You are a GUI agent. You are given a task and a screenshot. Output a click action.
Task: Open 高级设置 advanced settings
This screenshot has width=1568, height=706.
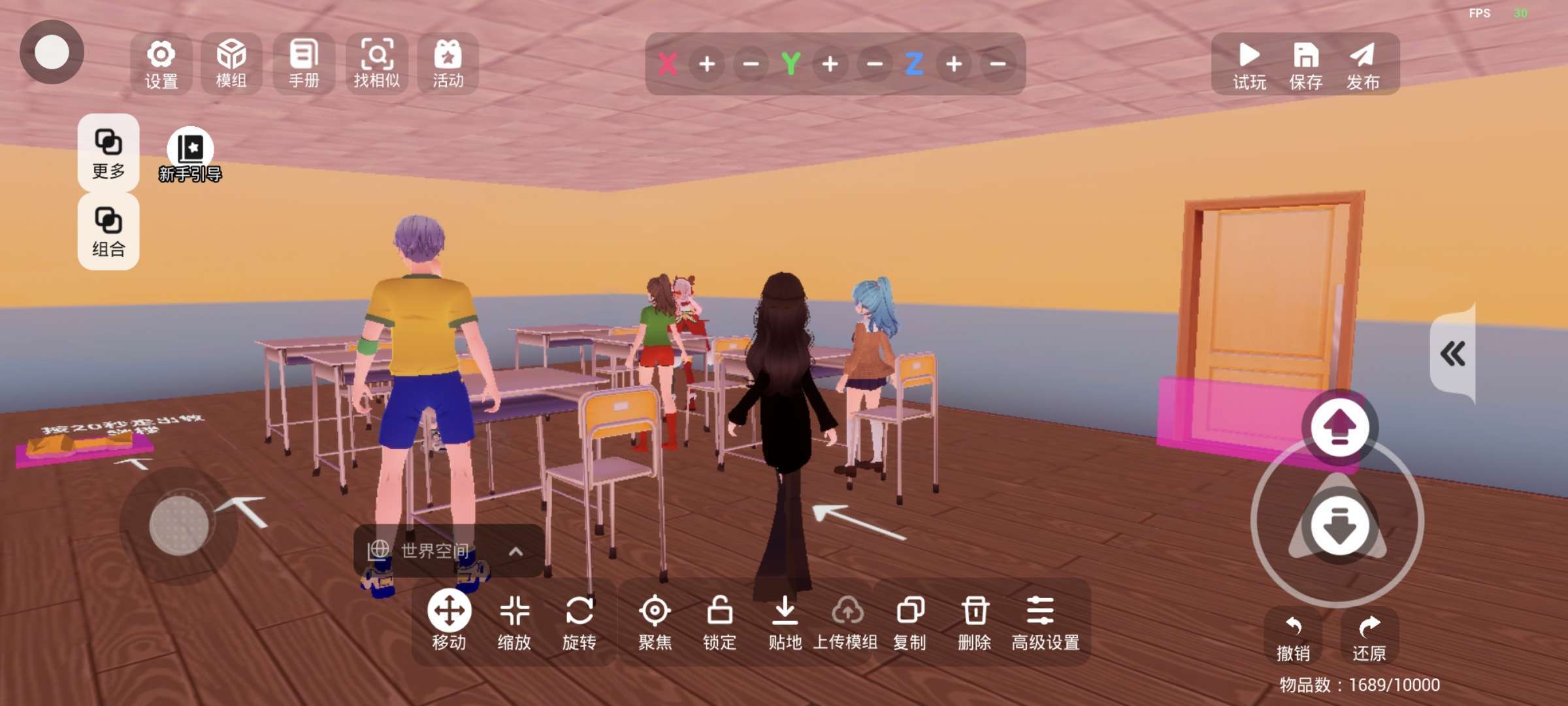pyautogui.click(x=1045, y=622)
